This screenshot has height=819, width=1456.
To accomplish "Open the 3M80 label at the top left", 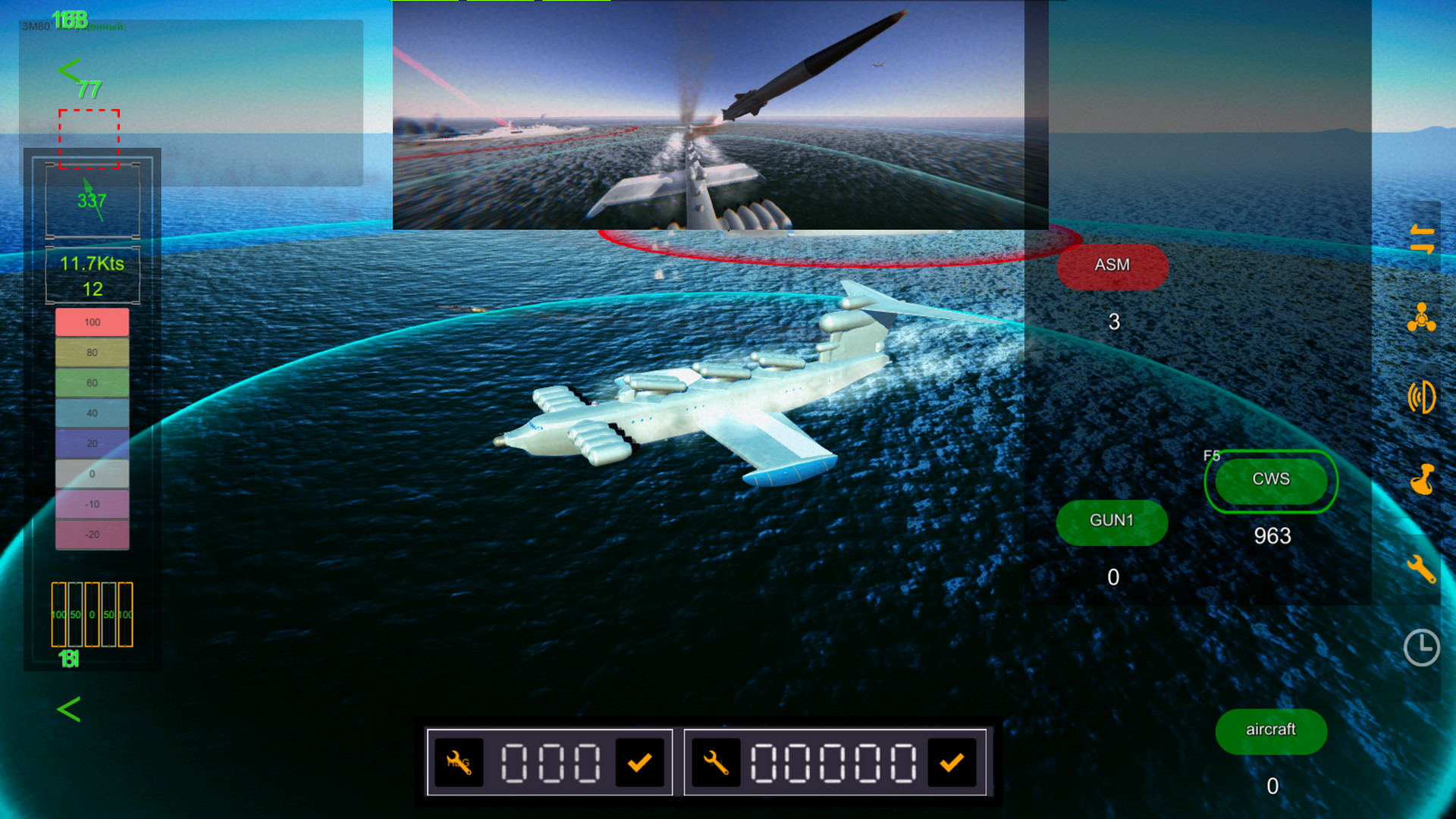I will [x=34, y=25].
